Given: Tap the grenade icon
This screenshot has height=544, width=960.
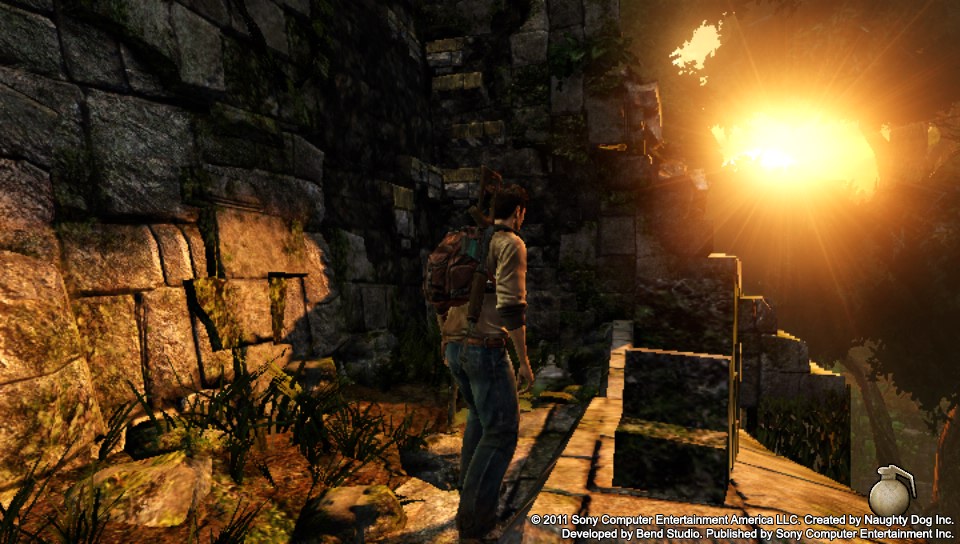Looking at the screenshot, I should [889, 492].
